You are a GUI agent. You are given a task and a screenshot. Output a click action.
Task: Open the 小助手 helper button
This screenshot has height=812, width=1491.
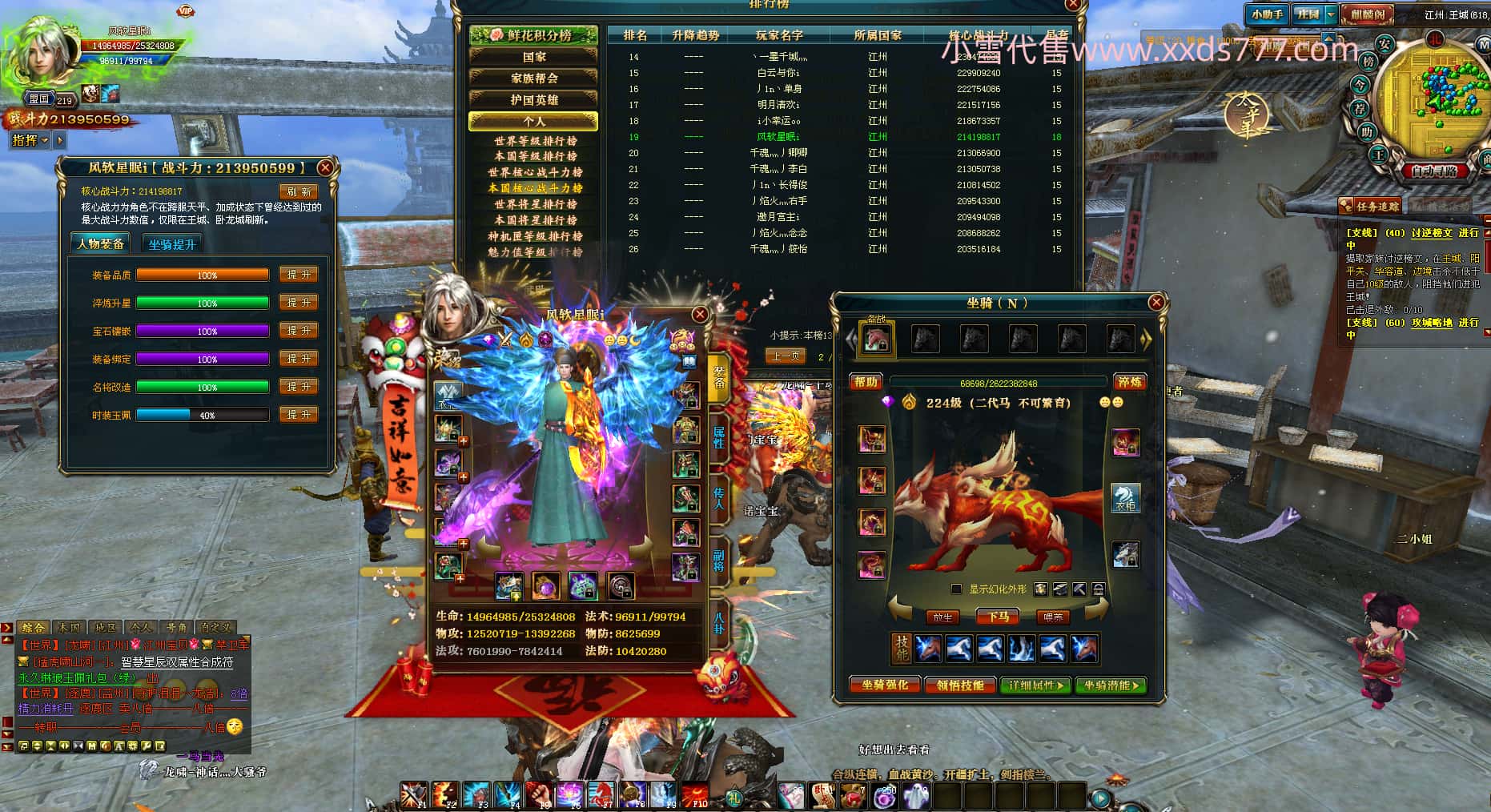(x=1267, y=14)
